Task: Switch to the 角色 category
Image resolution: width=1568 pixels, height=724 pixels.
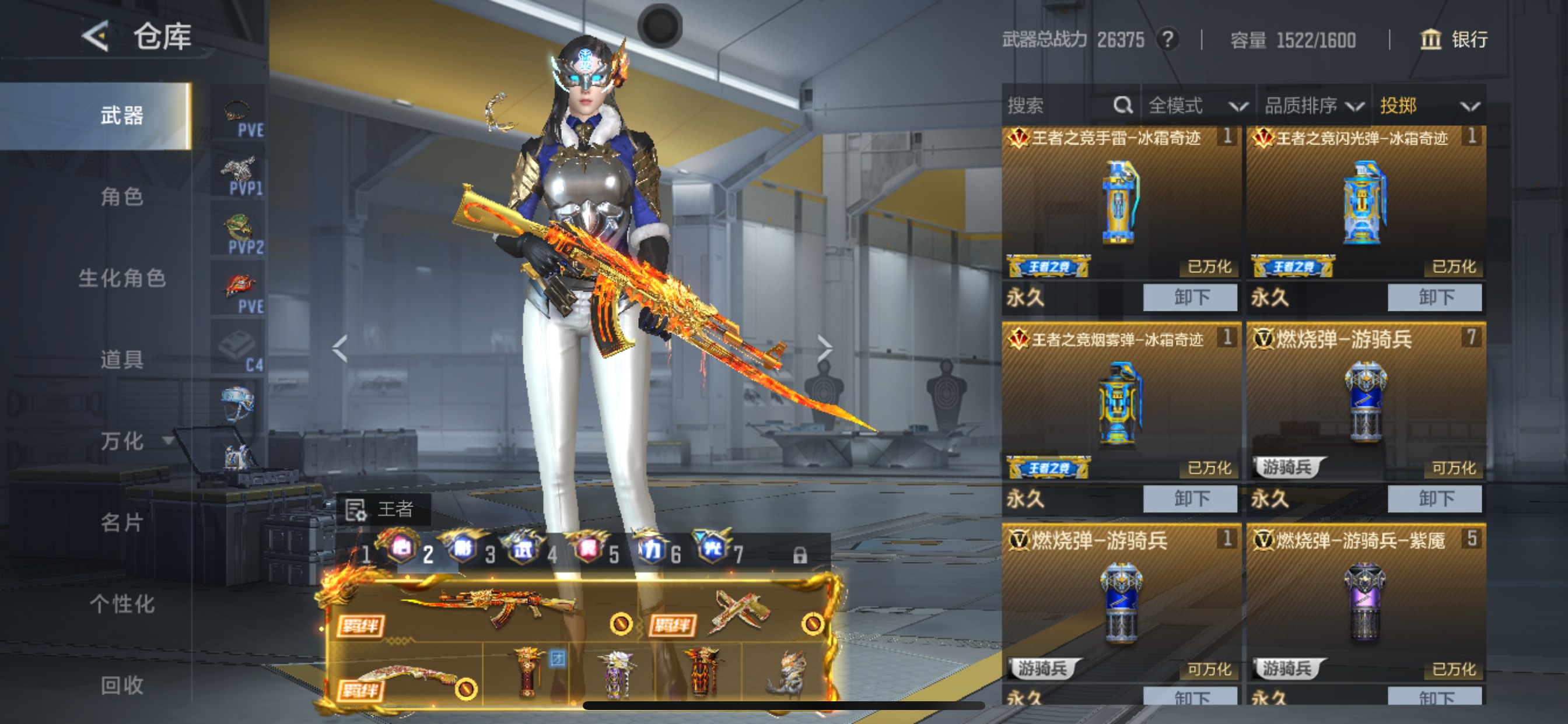Action: point(122,196)
